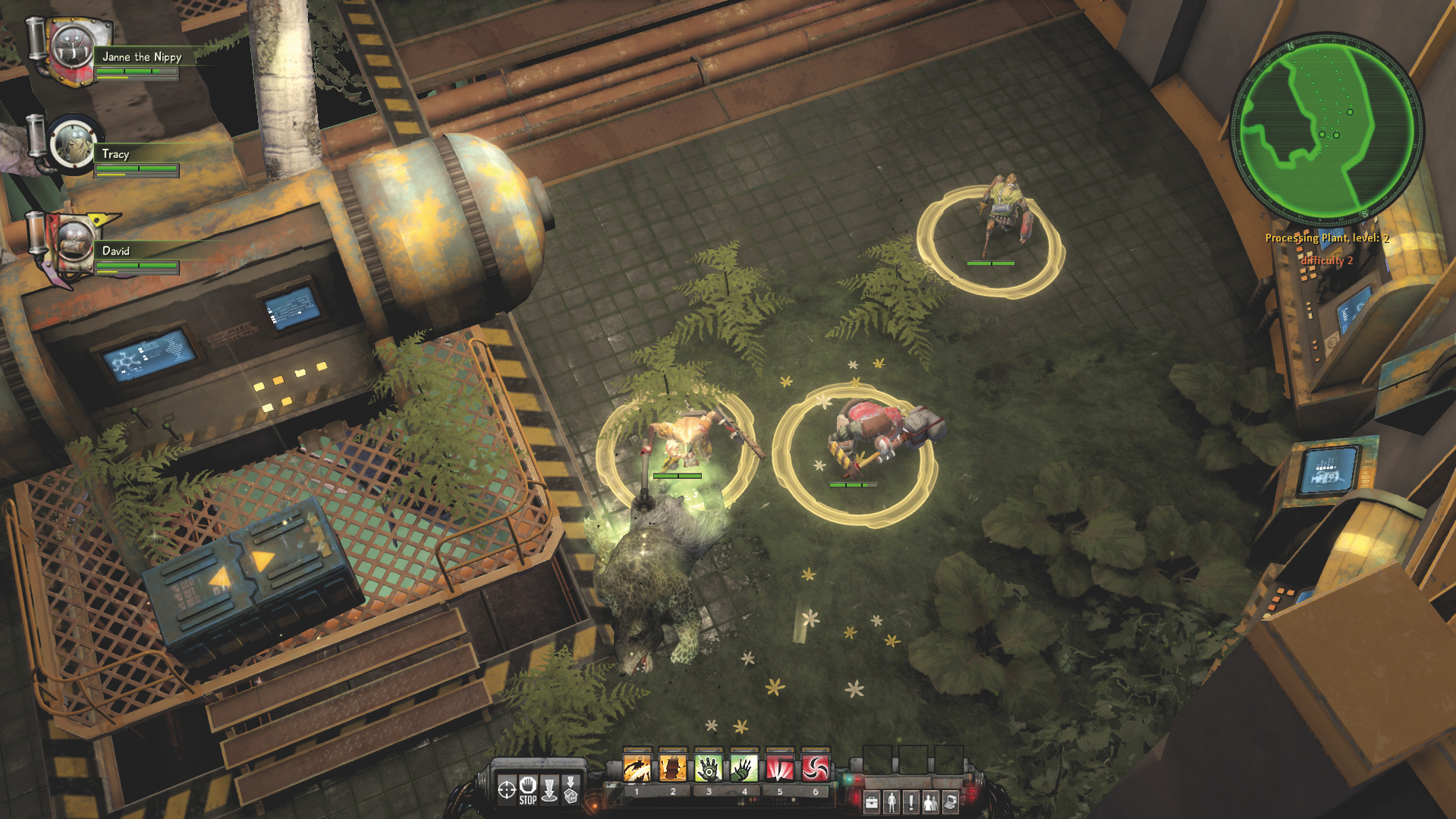Select Tracy's party portrait
This screenshot has width=1456, height=819.
pos(72,144)
